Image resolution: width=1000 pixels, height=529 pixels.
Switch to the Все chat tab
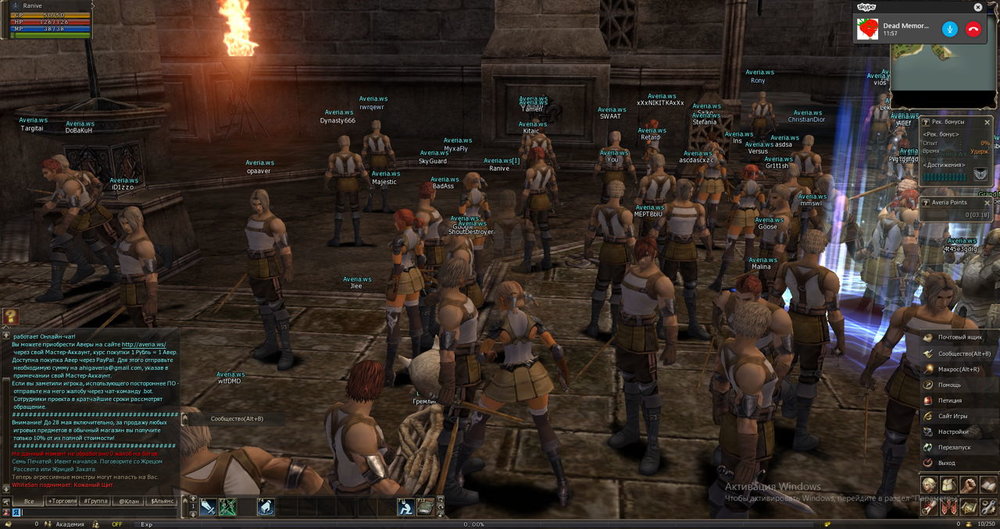click(x=30, y=500)
